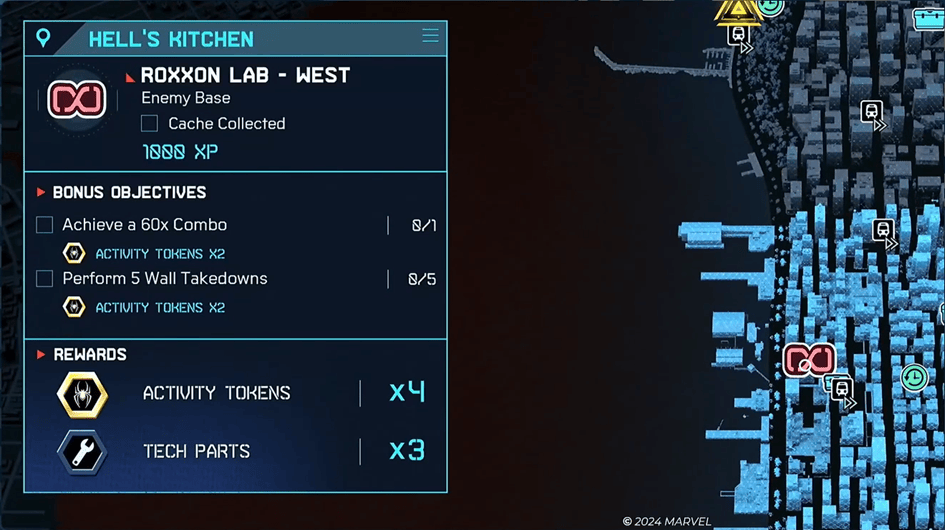The width and height of the screenshot is (945, 530).
Task: Check the Perform 5 Wall Takedowns objective
Action: (44, 279)
